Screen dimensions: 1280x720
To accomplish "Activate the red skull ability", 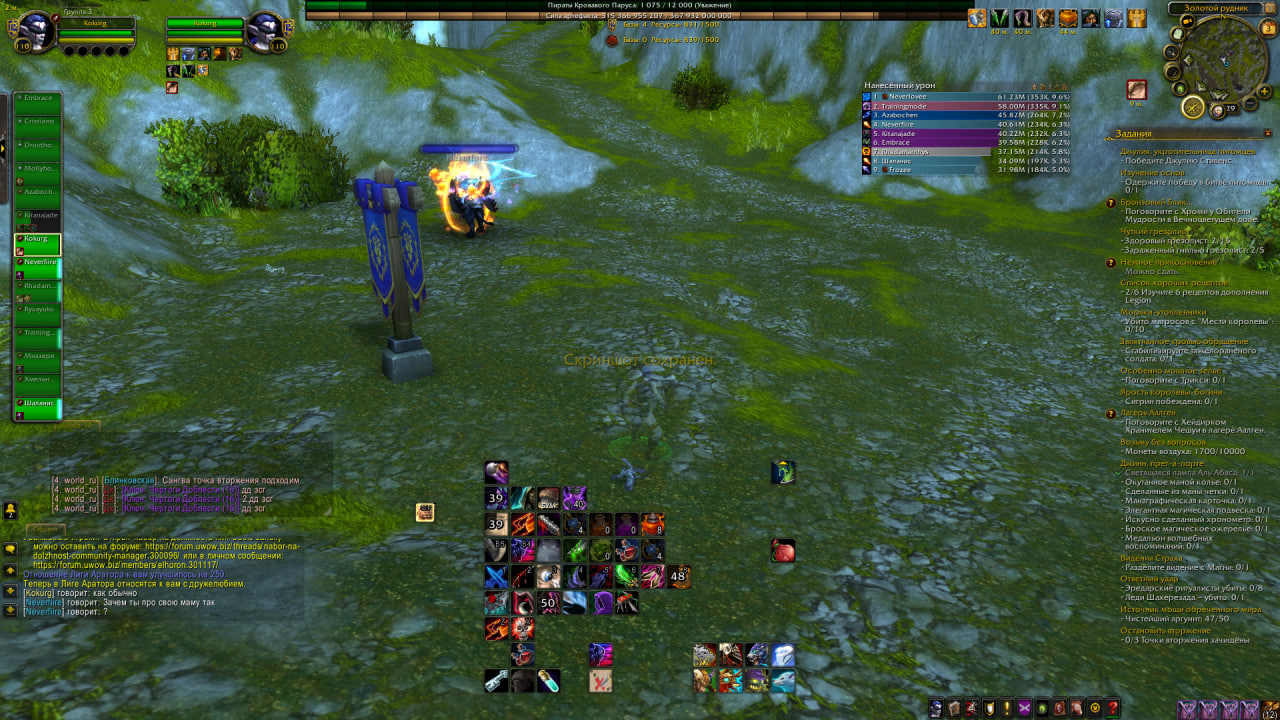I will pos(523,629).
